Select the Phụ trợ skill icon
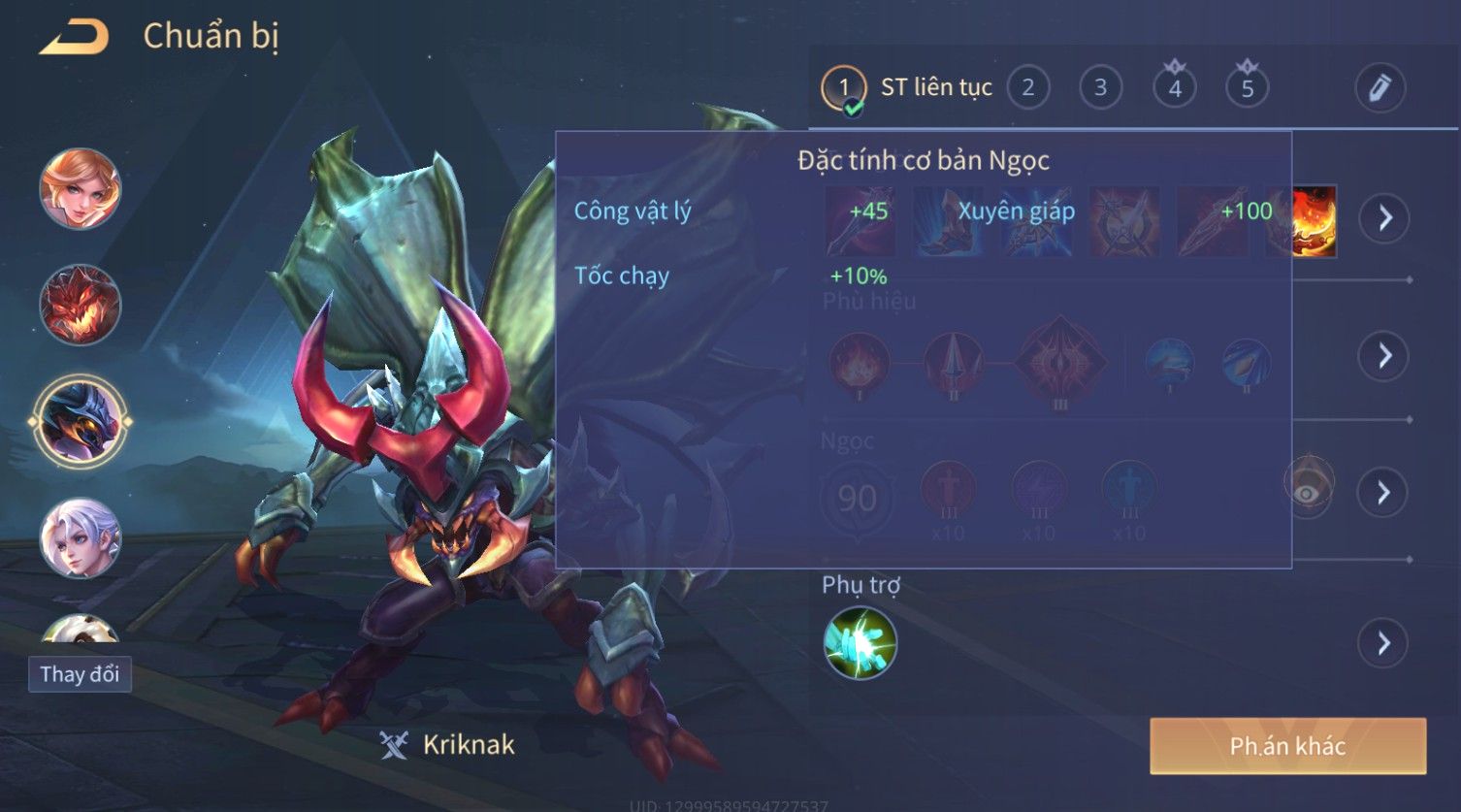Image resolution: width=1461 pixels, height=812 pixels. point(860,642)
